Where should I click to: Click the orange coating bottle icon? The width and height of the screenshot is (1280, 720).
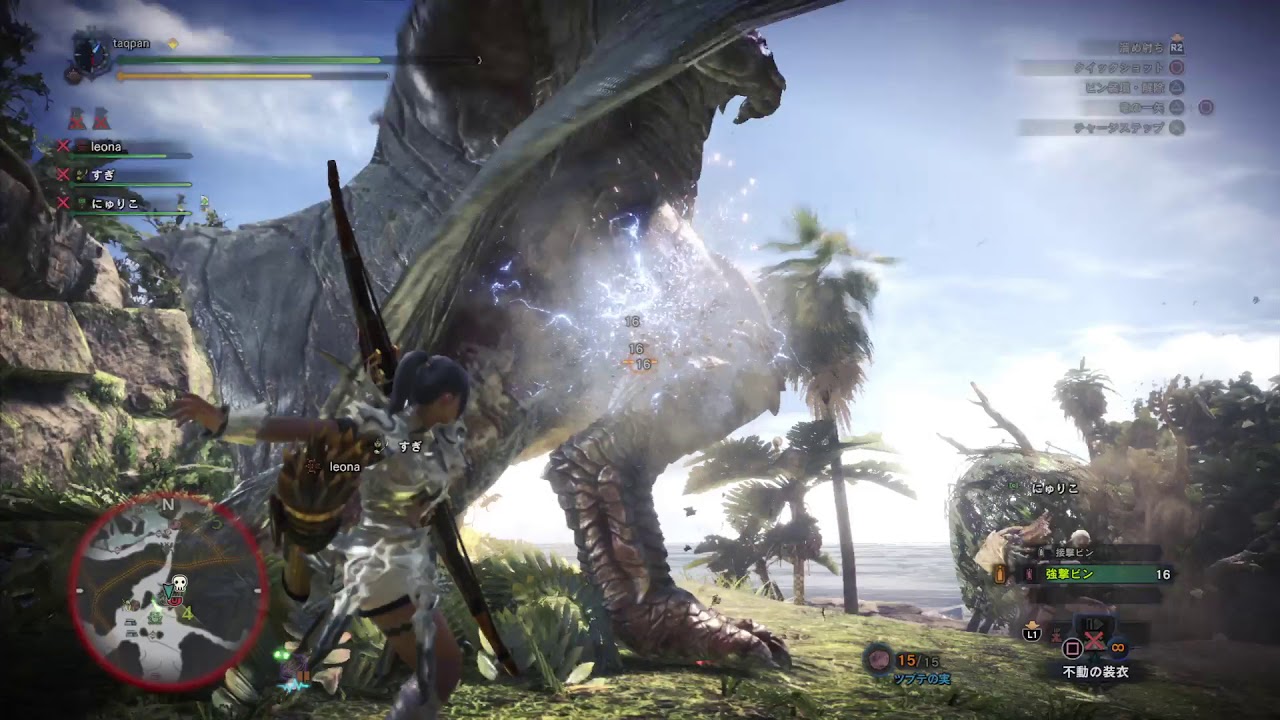[999, 574]
